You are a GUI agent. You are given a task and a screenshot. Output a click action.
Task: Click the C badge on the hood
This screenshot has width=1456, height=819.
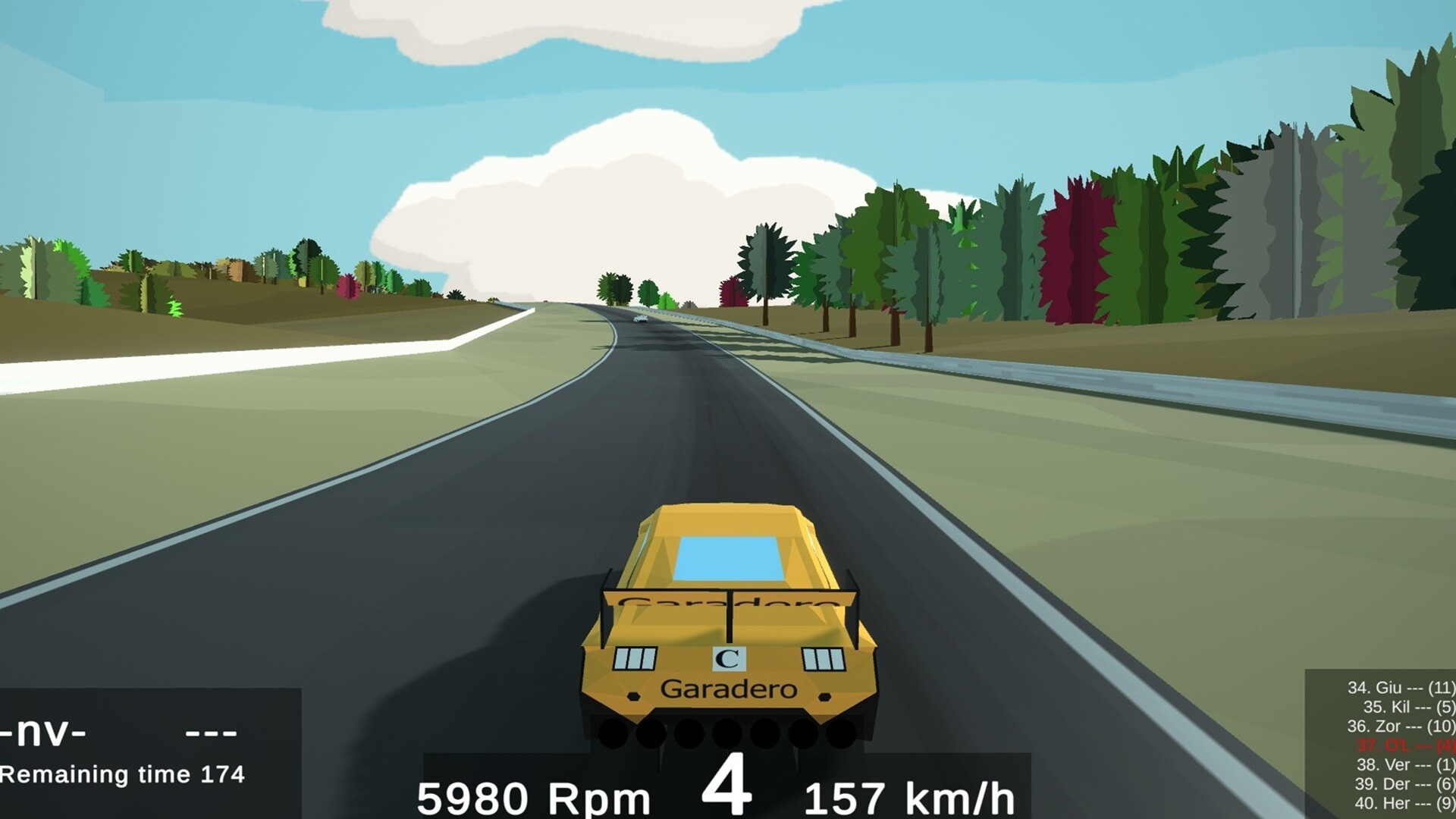click(730, 658)
